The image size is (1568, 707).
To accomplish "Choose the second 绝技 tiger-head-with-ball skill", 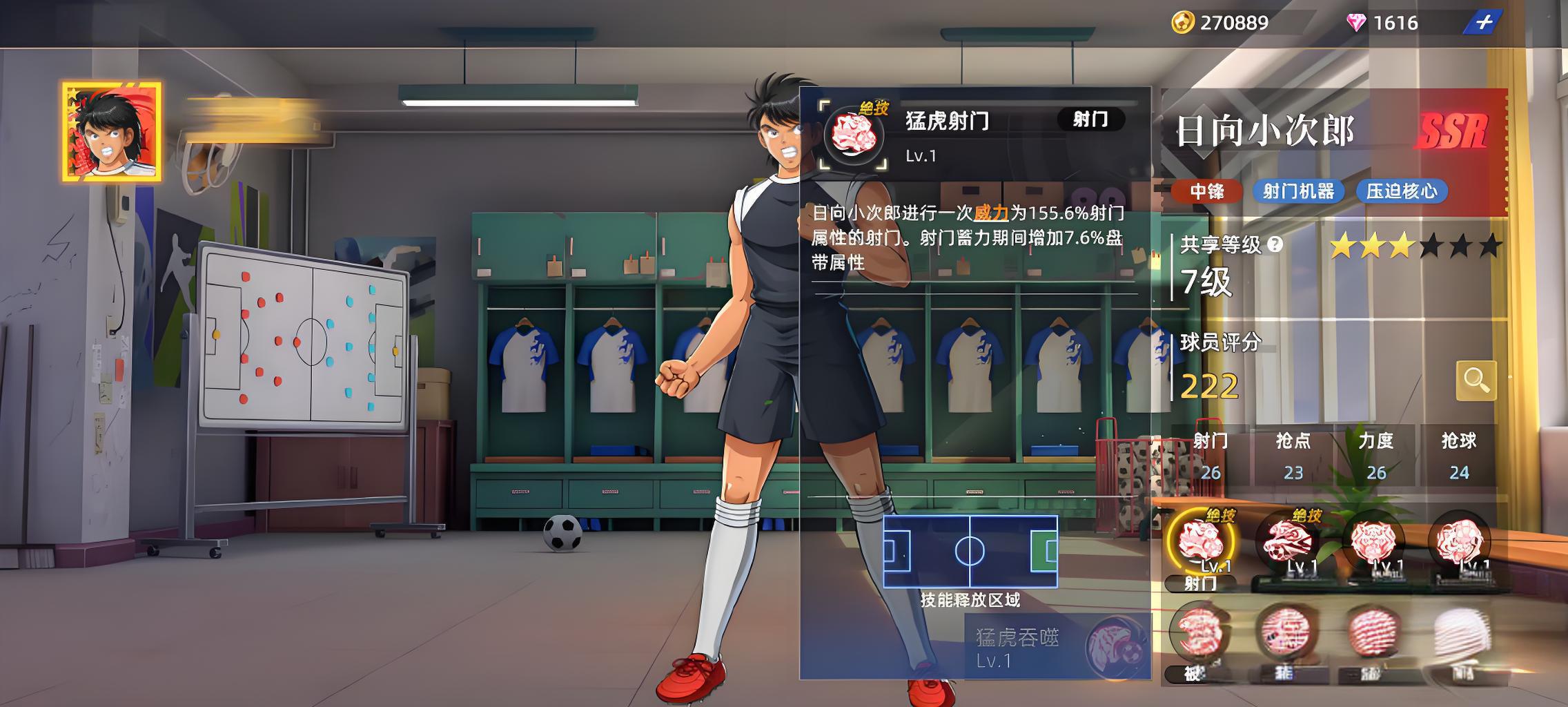I will [x=1286, y=542].
